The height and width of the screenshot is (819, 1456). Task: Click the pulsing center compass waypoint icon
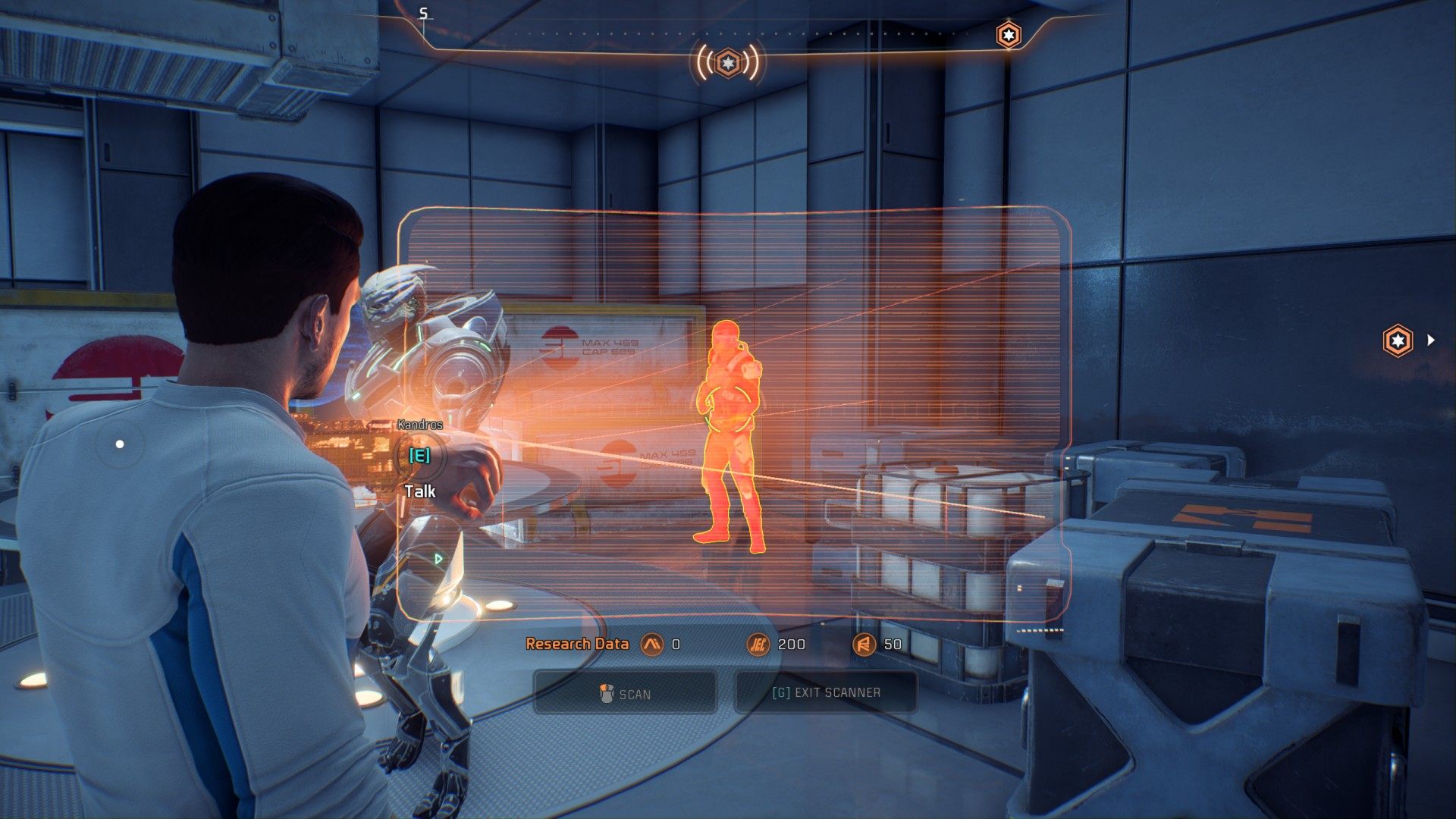[x=727, y=62]
